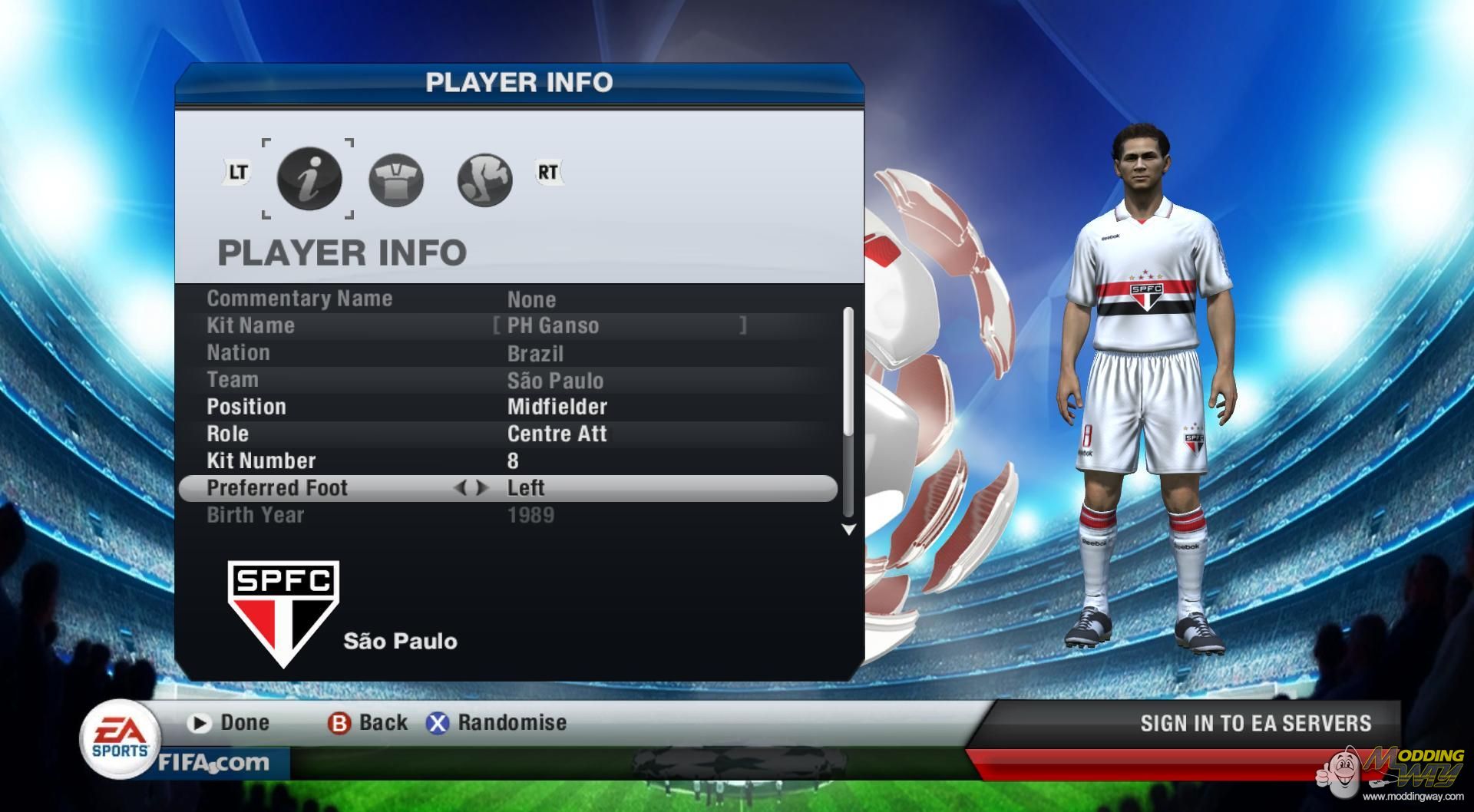
Task: Switch Preferred Foot back using left arrow
Action: coord(464,487)
